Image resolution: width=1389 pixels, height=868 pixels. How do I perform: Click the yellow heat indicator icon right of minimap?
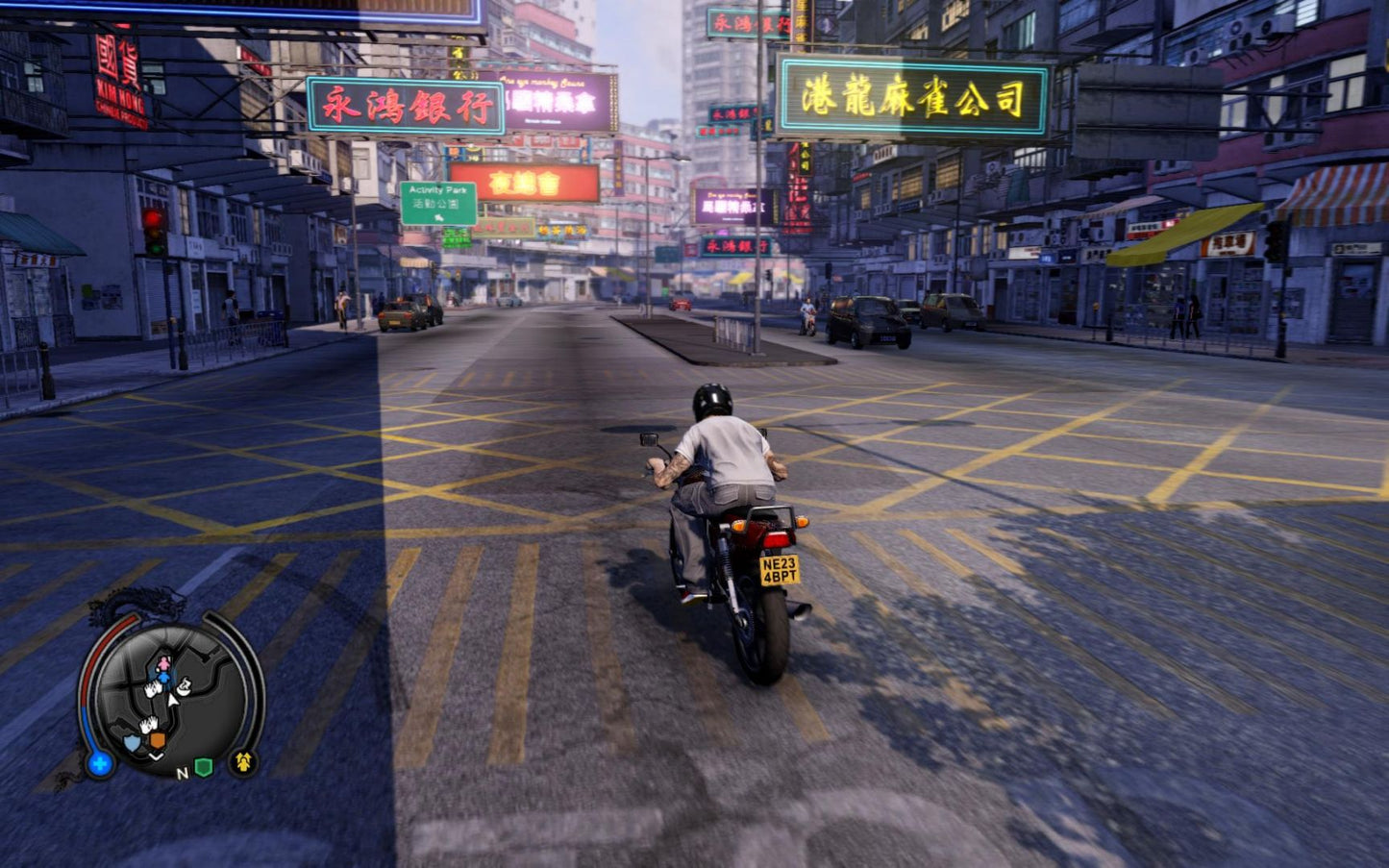(243, 763)
